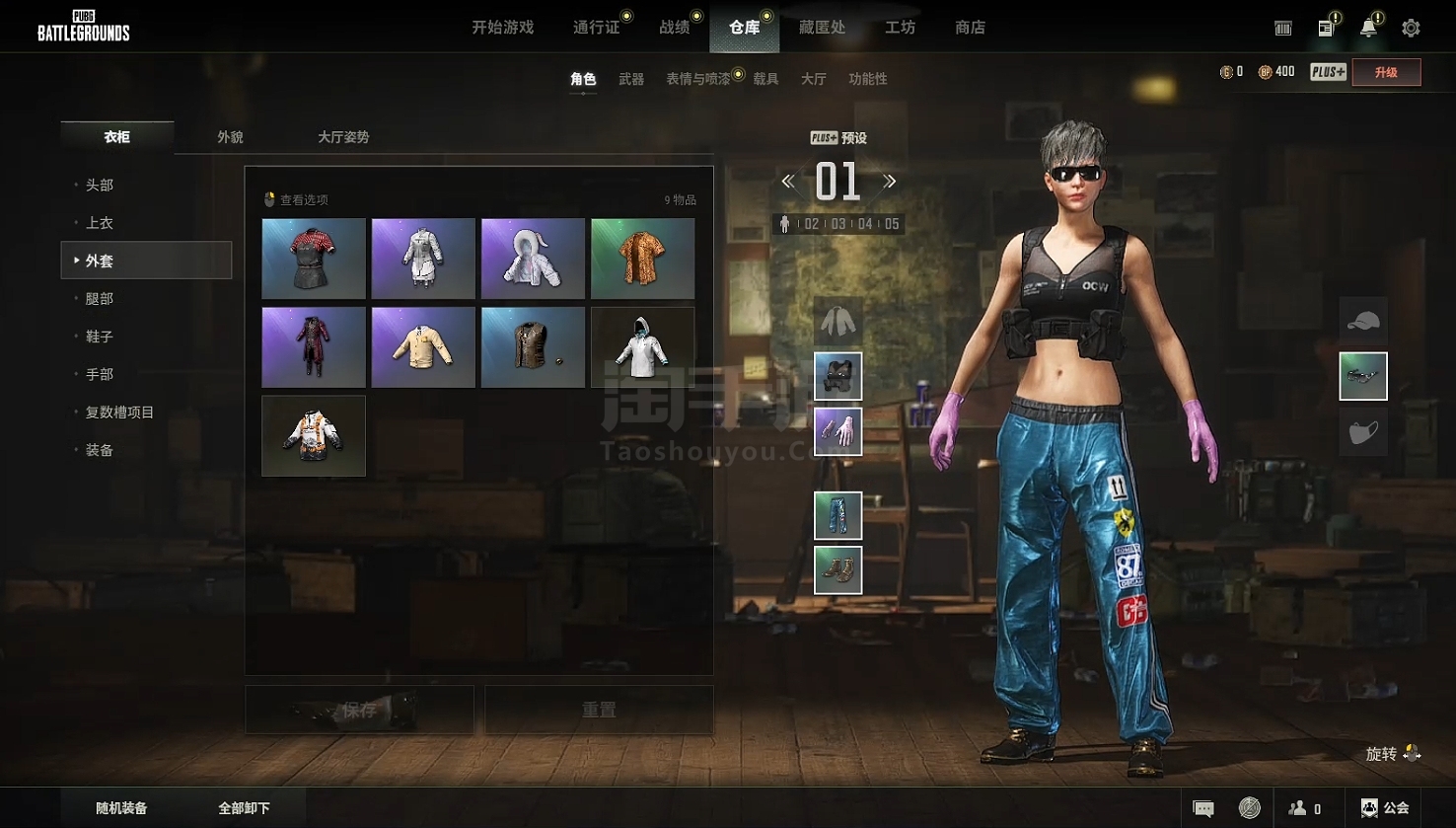Screen dimensions: 1456x828
Task: Select the white fur-hood jacket item
Action: 533,259
